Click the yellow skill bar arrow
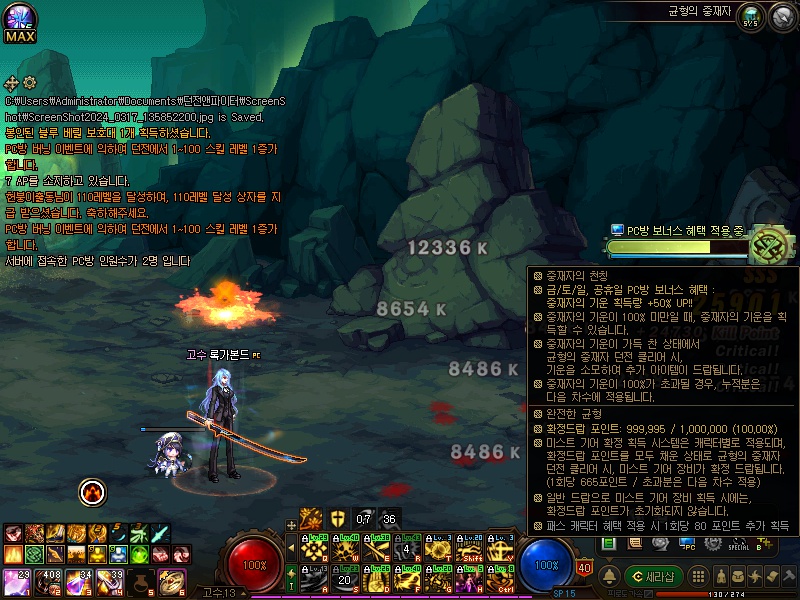Viewport: 800px width, 600px height. (x=290, y=548)
